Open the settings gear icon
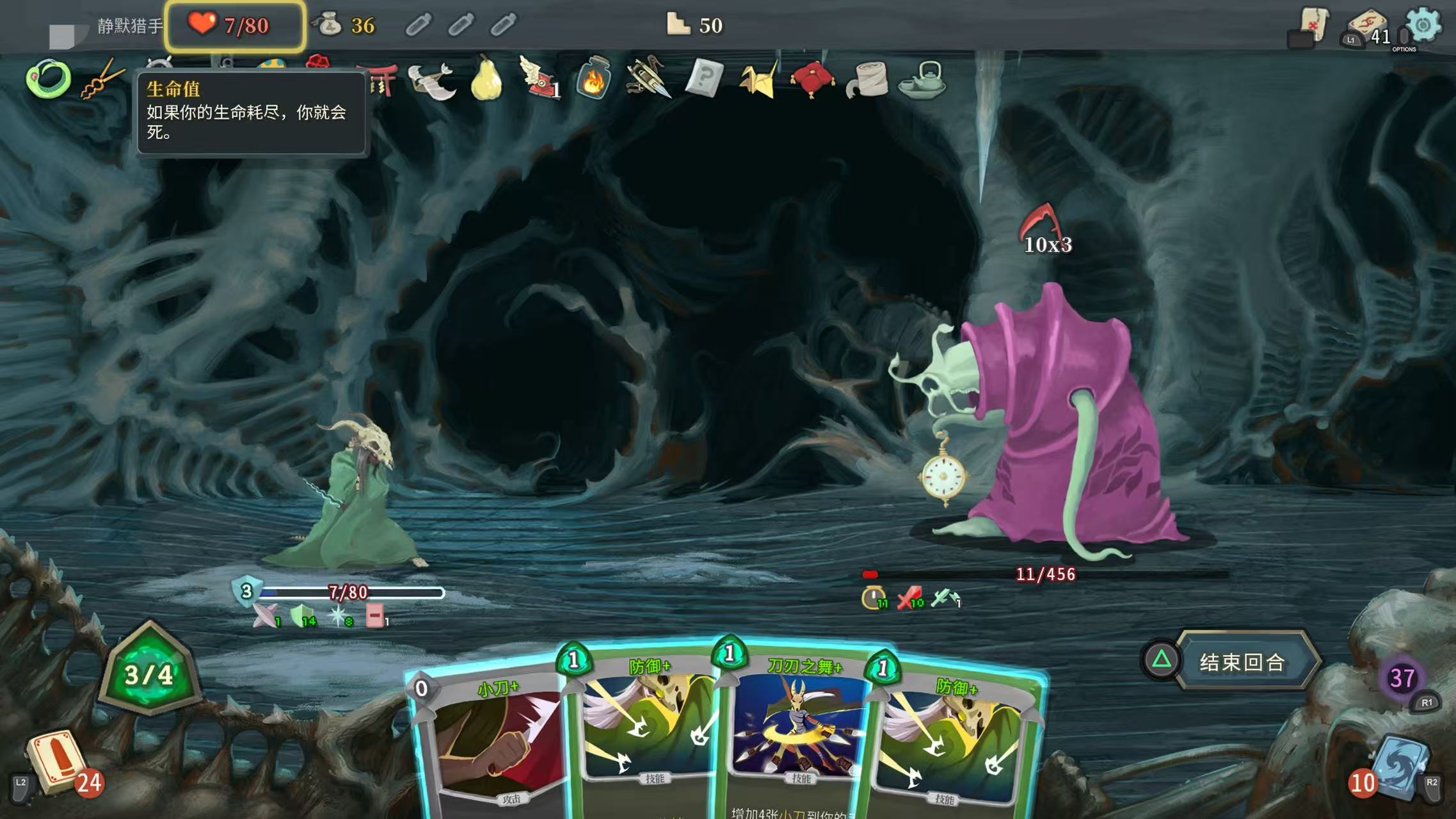This screenshot has height=819, width=1456. pyautogui.click(x=1422, y=26)
